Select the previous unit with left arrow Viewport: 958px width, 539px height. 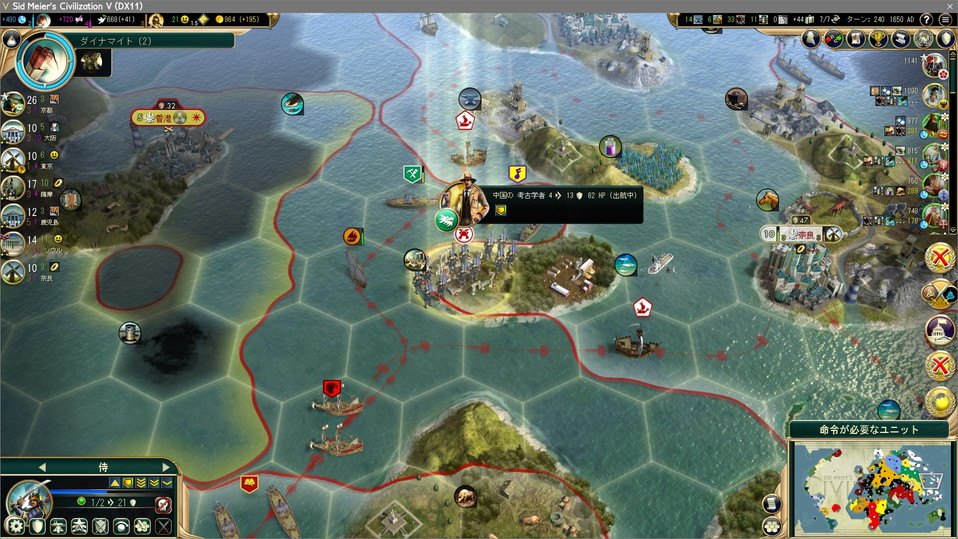(42, 467)
